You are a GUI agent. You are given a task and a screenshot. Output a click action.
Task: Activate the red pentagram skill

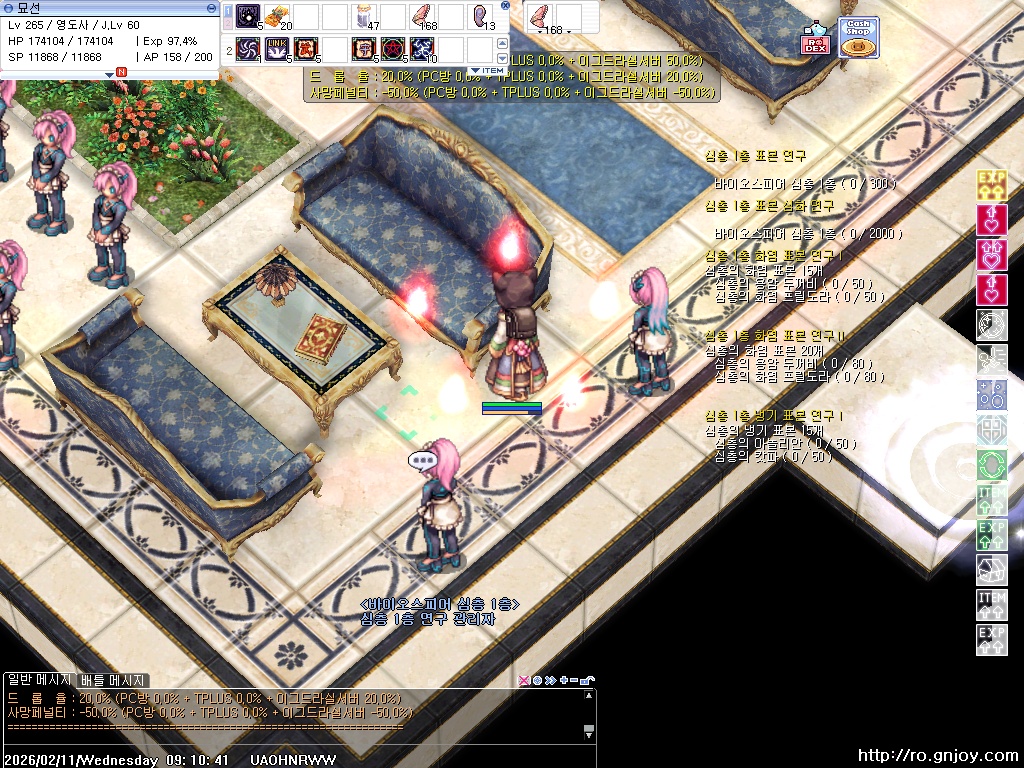pyautogui.click(x=393, y=48)
